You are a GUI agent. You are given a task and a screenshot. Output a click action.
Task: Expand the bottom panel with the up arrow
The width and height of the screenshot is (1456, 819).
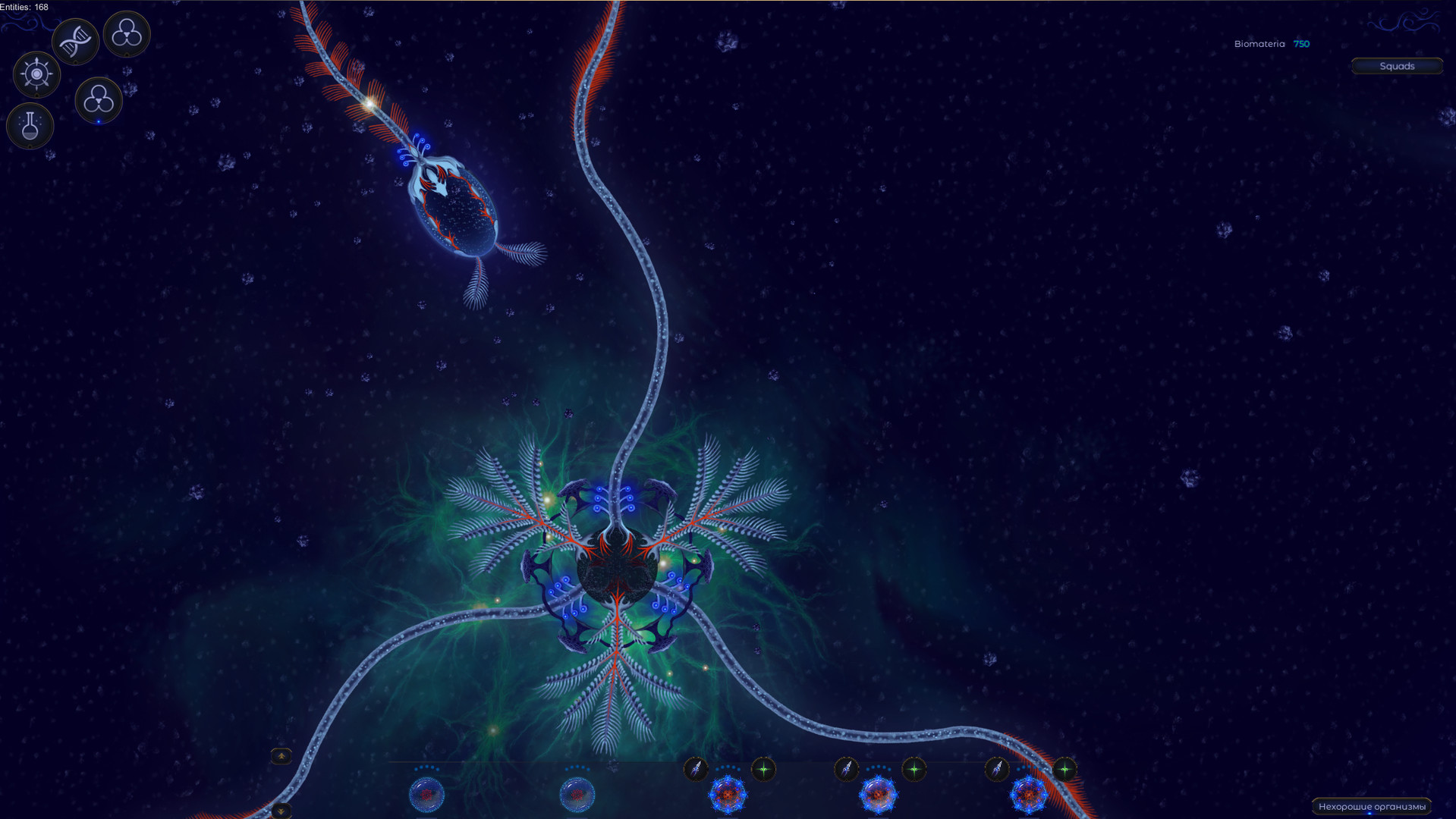click(x=281, y=755)
